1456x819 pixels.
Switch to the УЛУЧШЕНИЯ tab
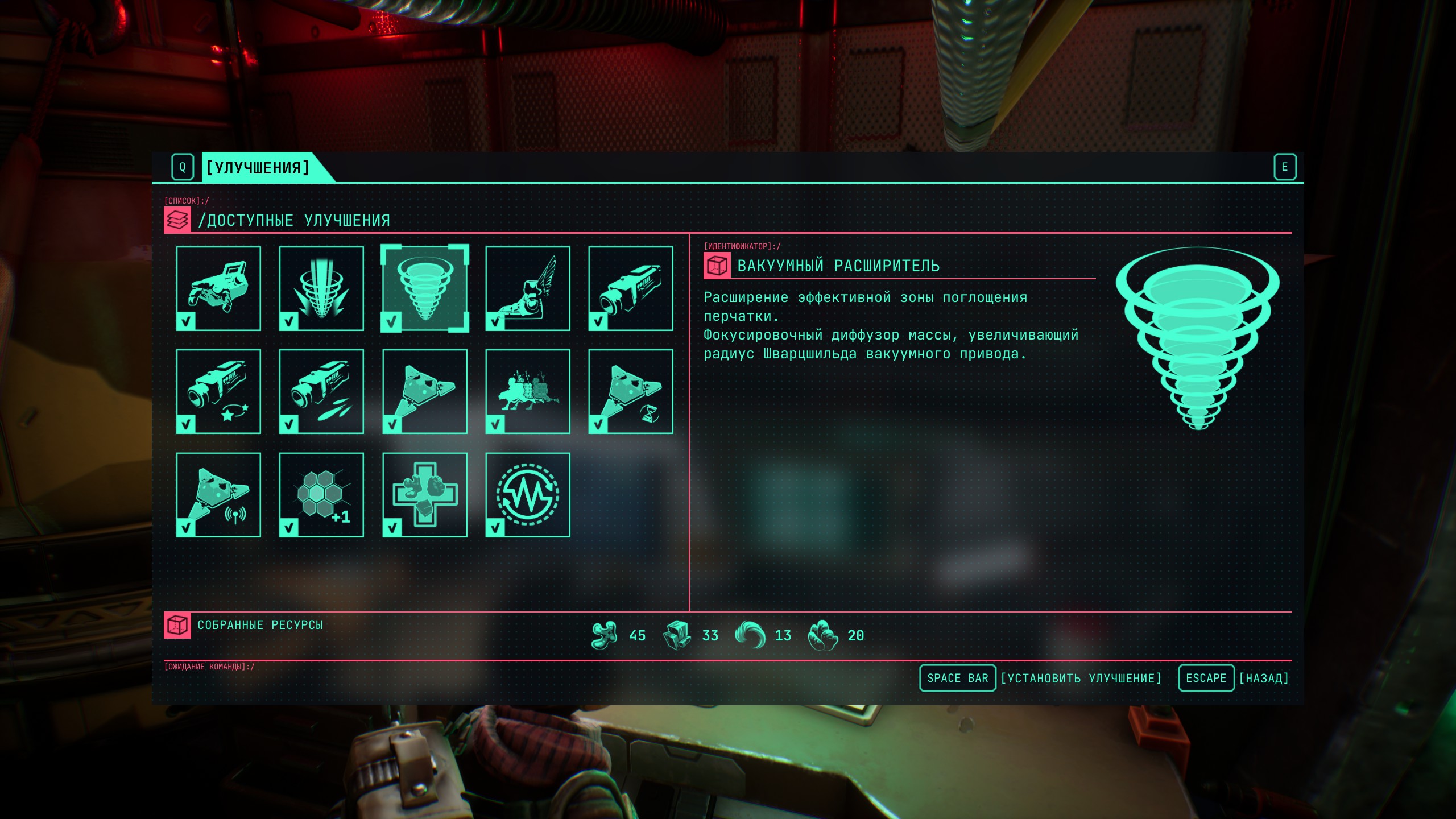click(x=258, y=167)
